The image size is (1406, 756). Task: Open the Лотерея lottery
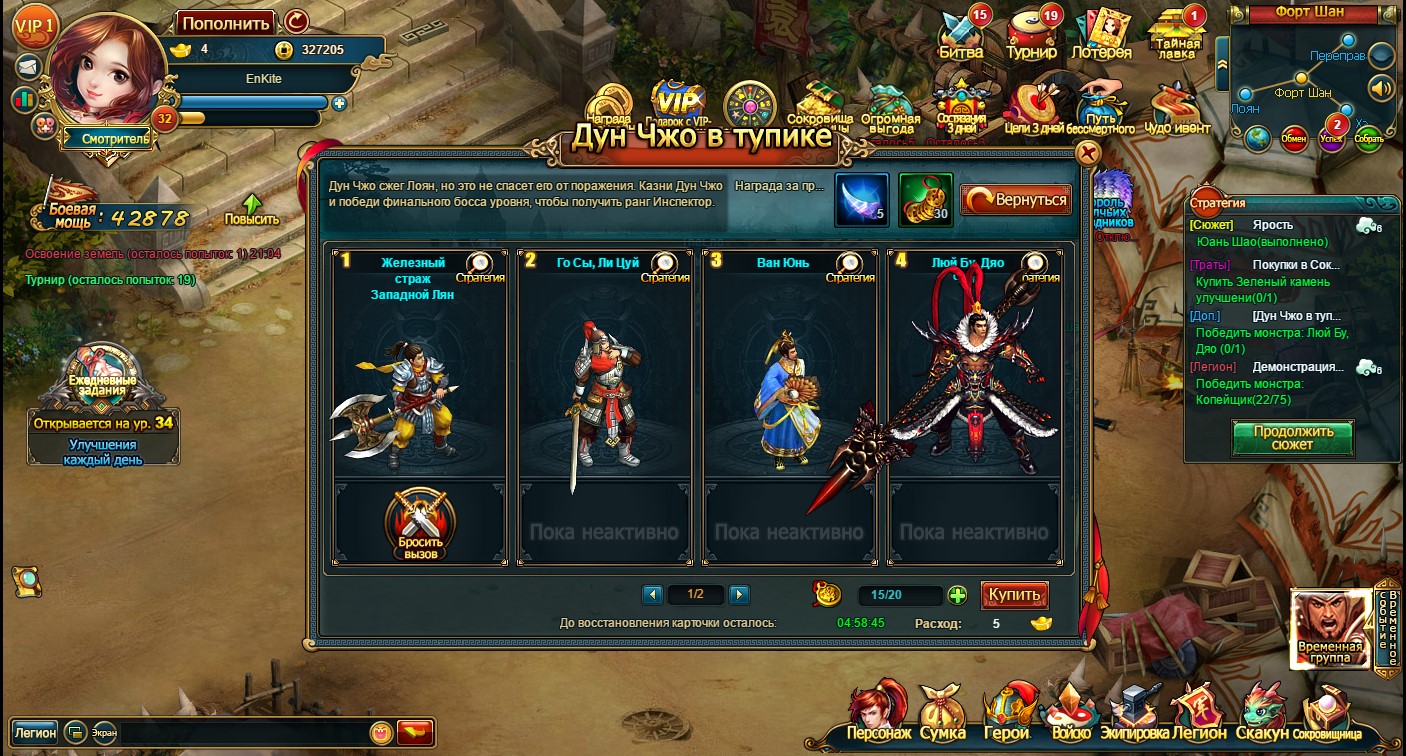tap(1101, 34)
